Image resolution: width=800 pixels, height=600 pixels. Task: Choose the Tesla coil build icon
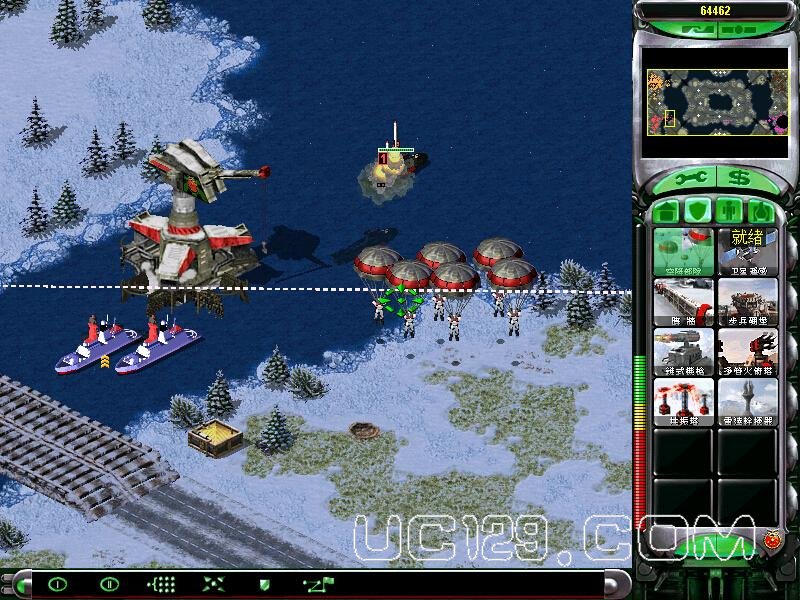(684, 401)
